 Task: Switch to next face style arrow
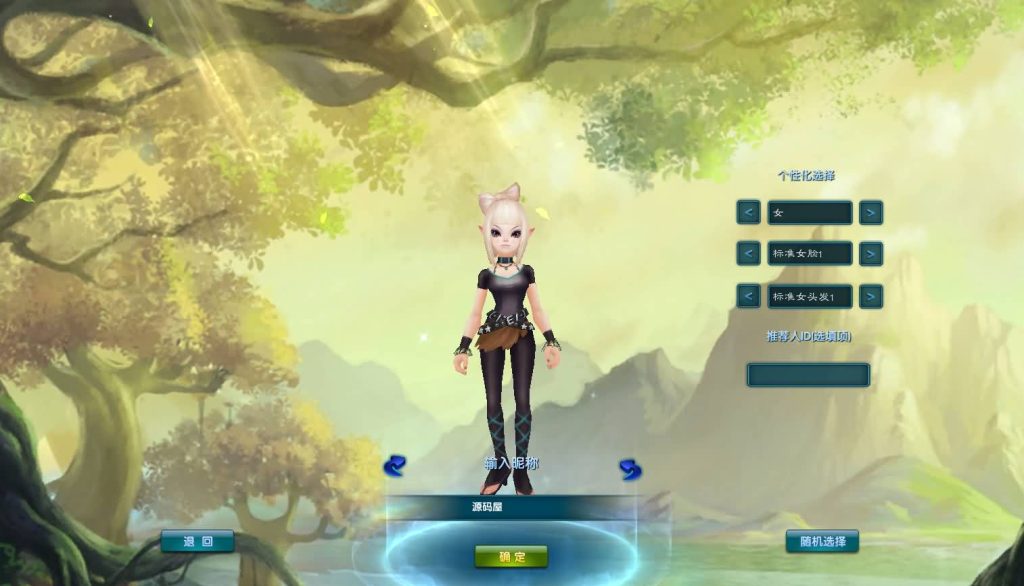tap(871, 254)
